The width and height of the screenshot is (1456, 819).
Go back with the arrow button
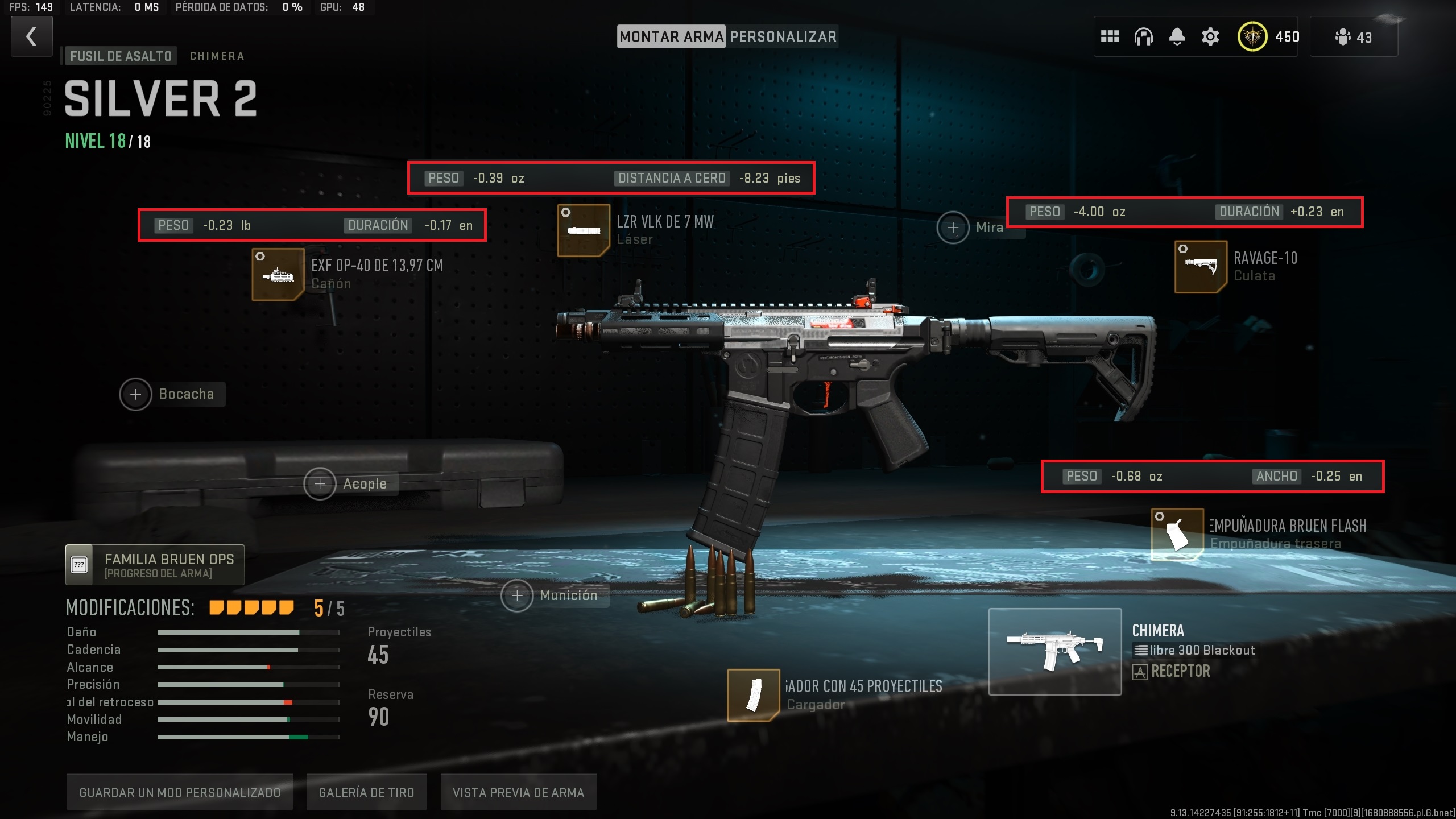[32, 37]
